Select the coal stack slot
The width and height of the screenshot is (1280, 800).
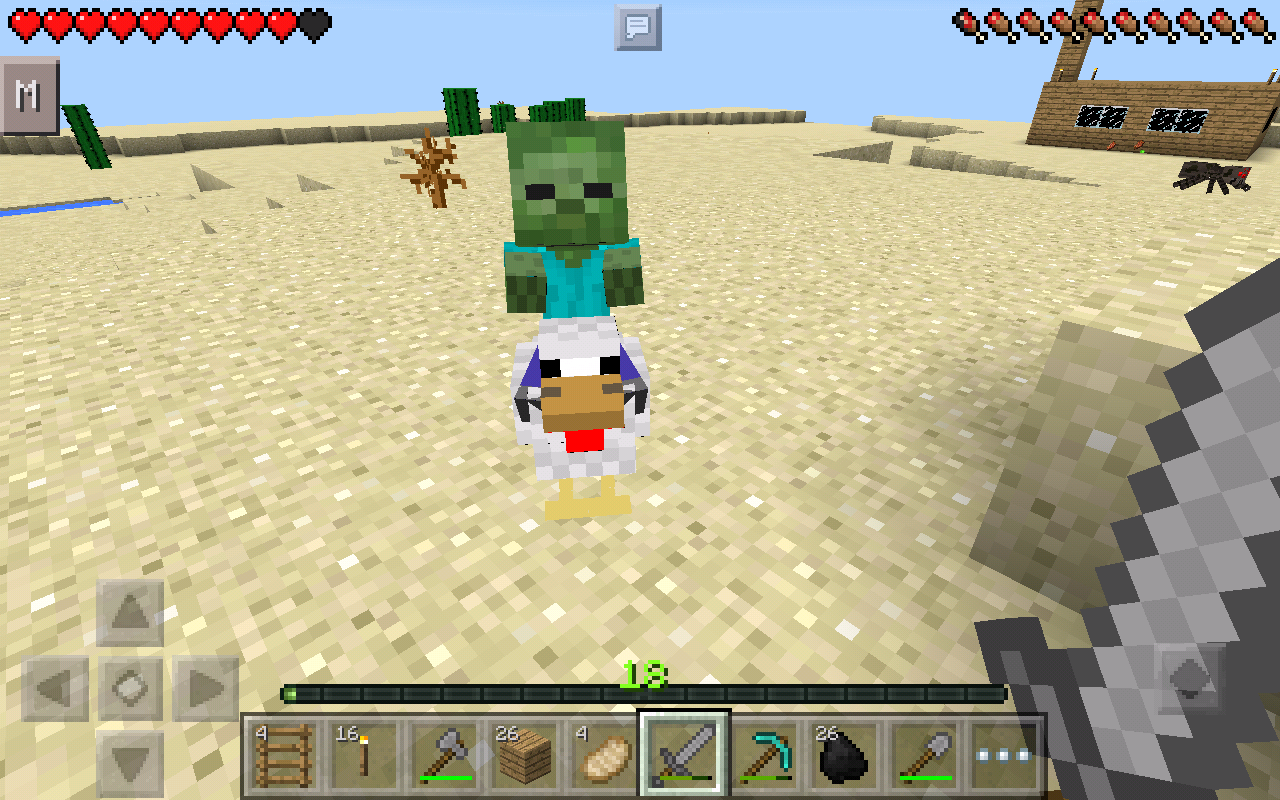(846, 755)
